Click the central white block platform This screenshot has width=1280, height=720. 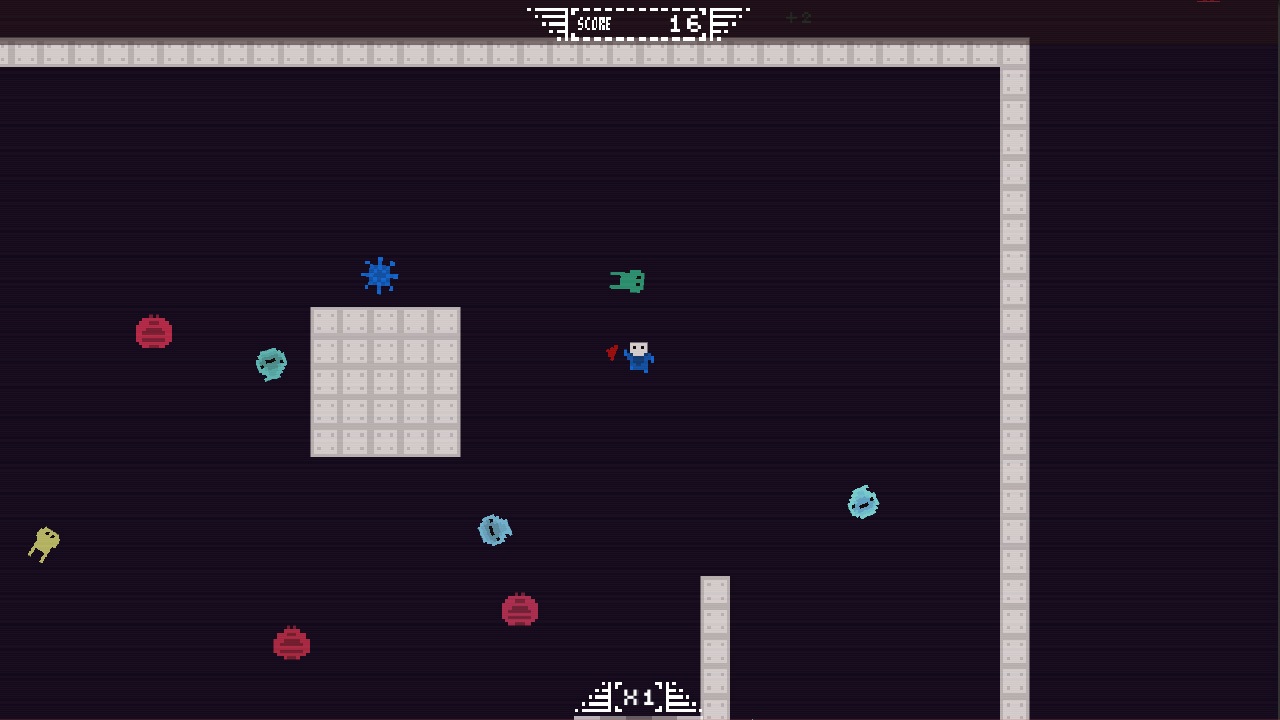click(x=385, y=380)
